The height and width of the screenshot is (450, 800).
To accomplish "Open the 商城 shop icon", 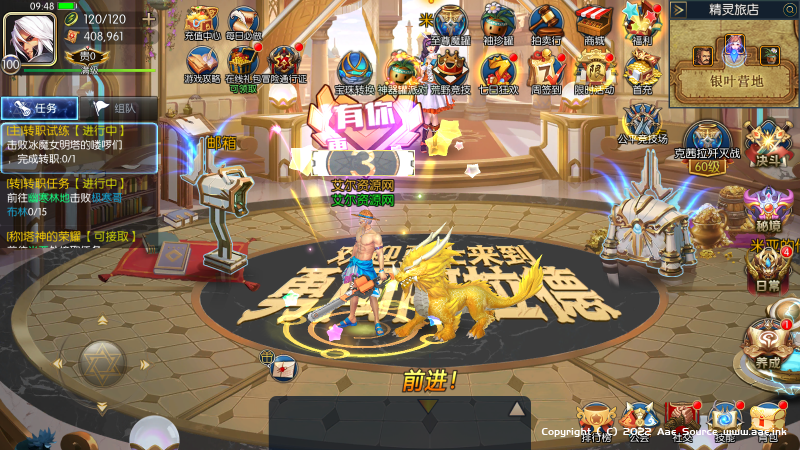I will (x=596, y=22).
